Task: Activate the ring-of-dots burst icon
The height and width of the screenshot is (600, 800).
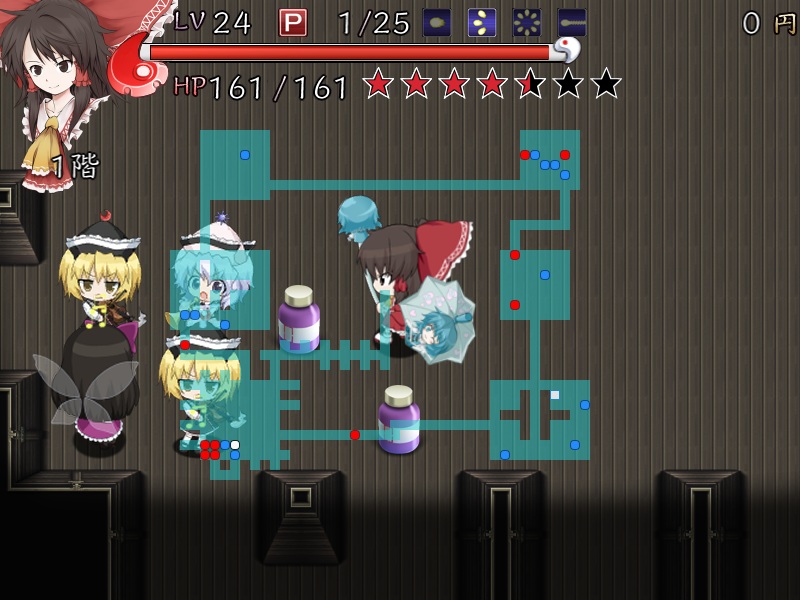Action: tap(527, 22)
